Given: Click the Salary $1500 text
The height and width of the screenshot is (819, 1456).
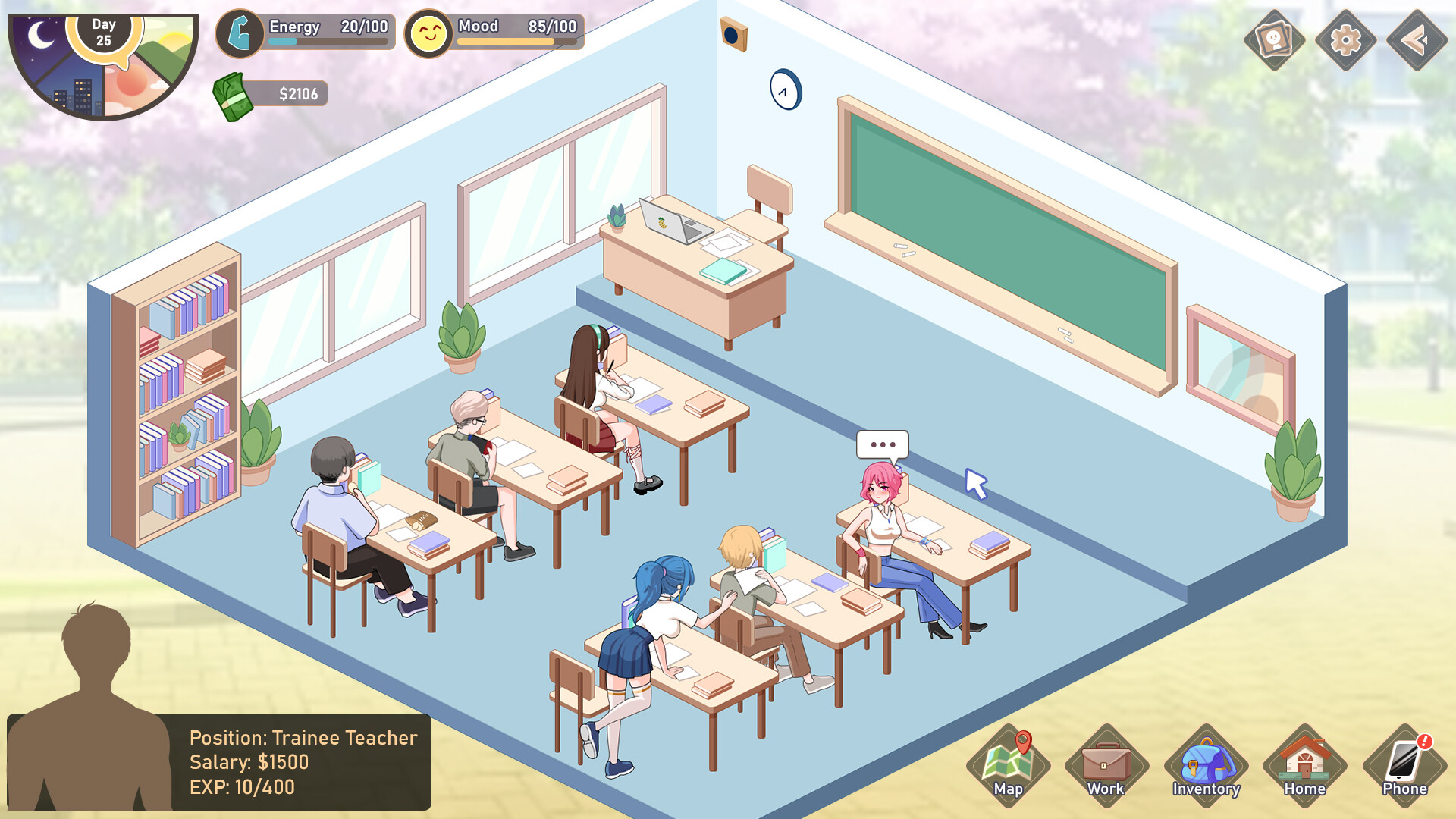Looking at the screenshot, I should (249, 762).
